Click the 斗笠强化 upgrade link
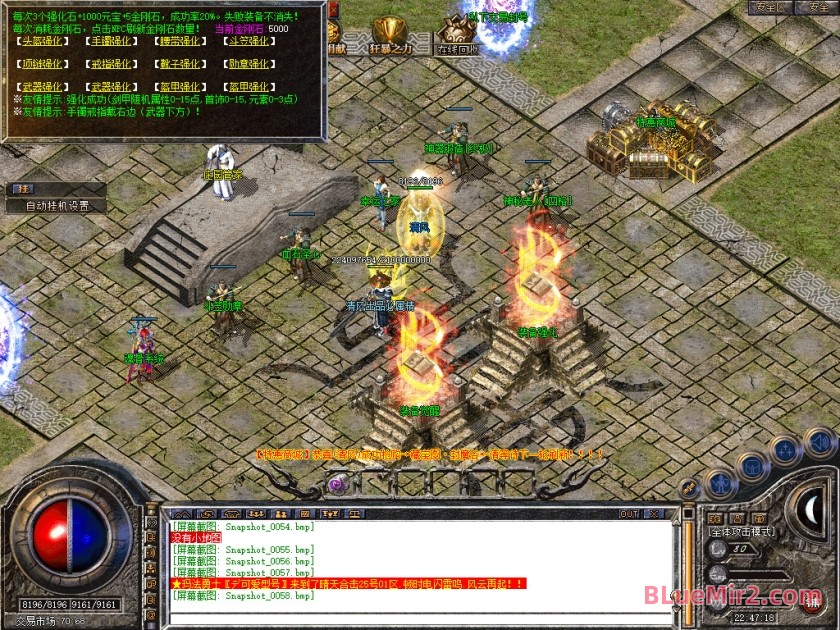The width and height of the screenshot is (840, 630). (x=249, y=42)
